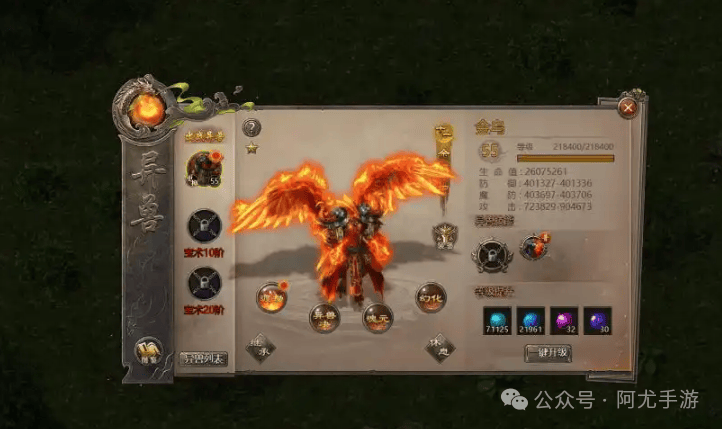The image size is (722, 429).
Task: Click the 魂元 round button
Action: [377, 317]
